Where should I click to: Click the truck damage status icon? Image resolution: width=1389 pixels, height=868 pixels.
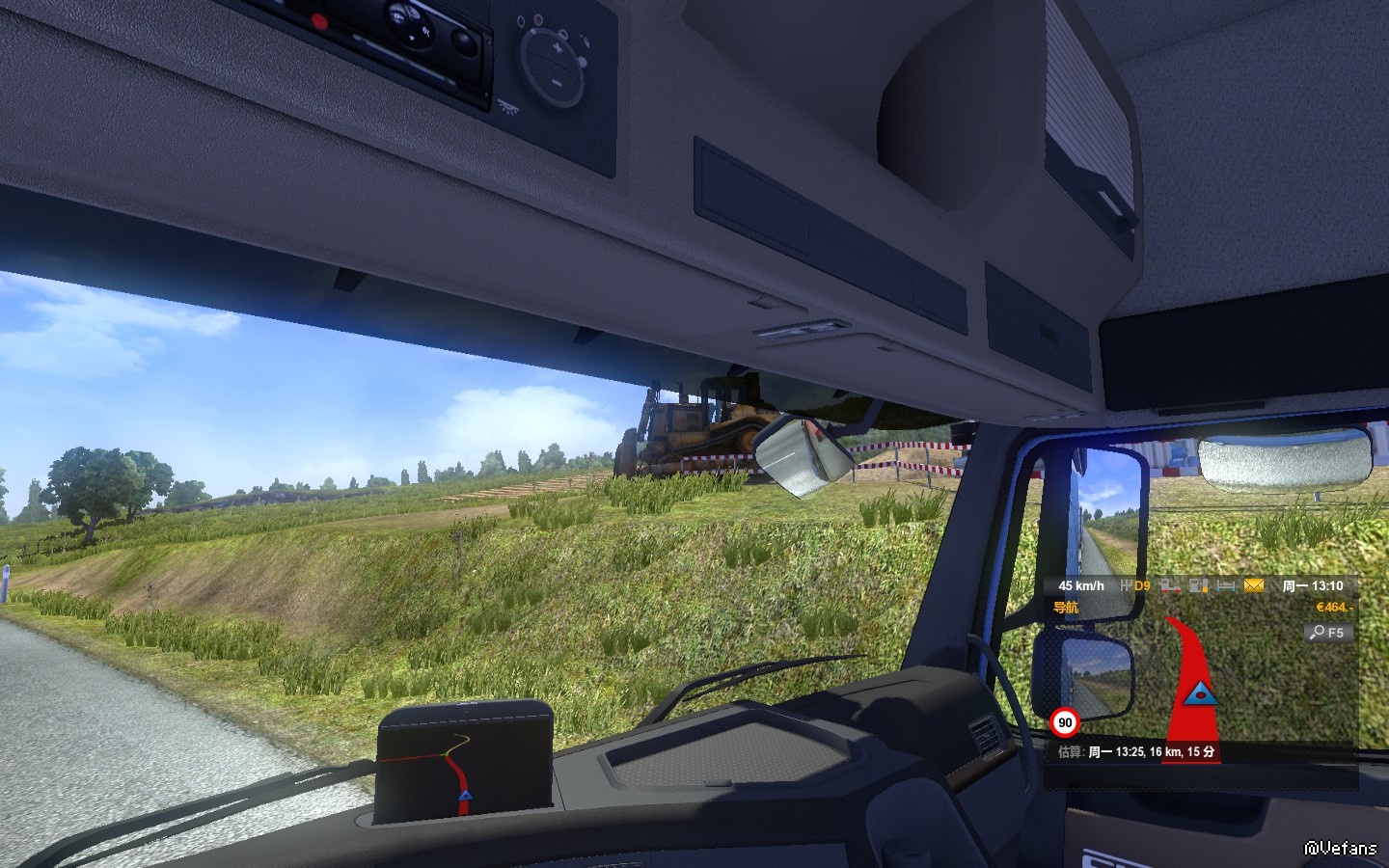(1170, 585)
